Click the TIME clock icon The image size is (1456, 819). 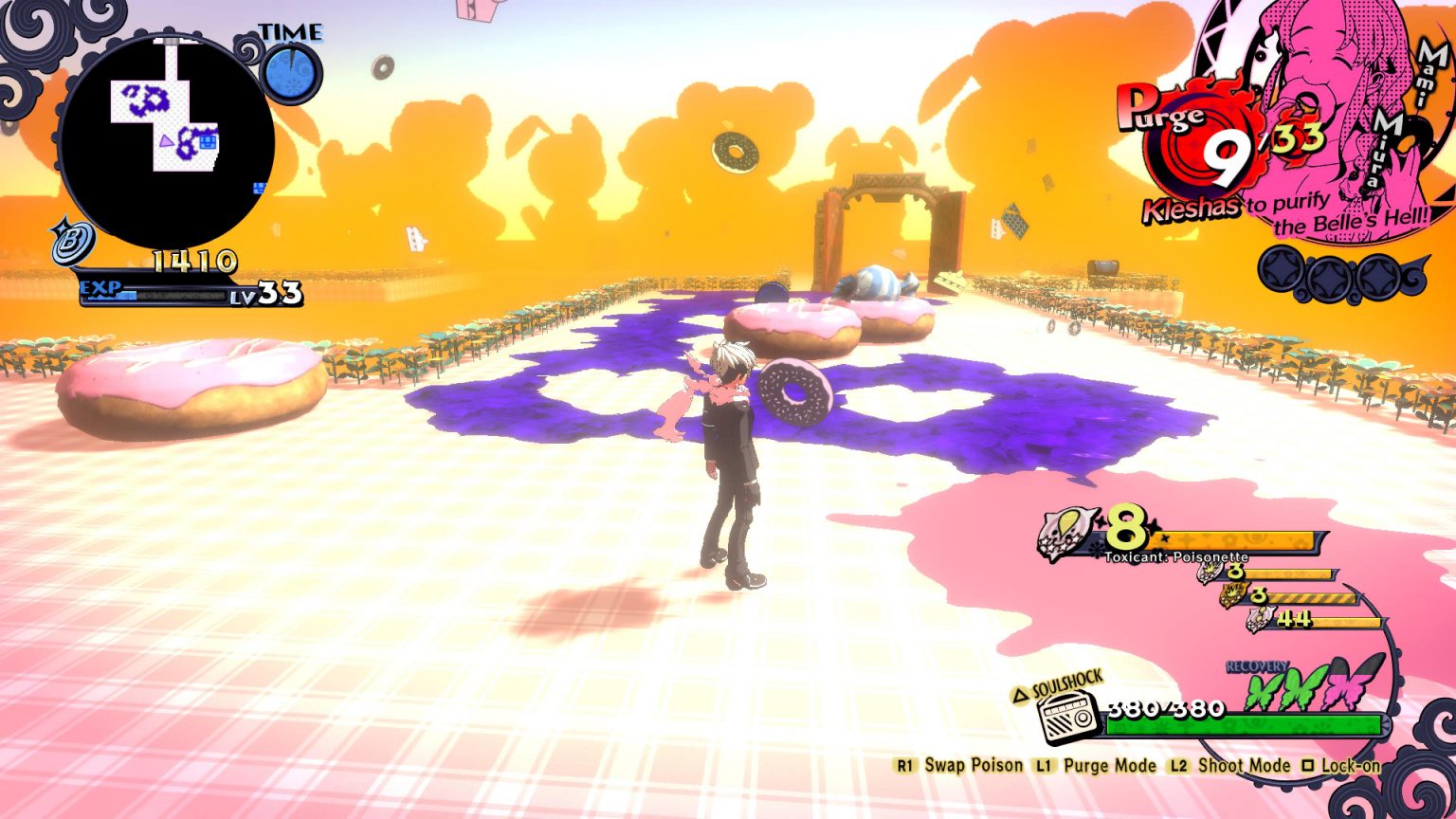tap(290, 72)
